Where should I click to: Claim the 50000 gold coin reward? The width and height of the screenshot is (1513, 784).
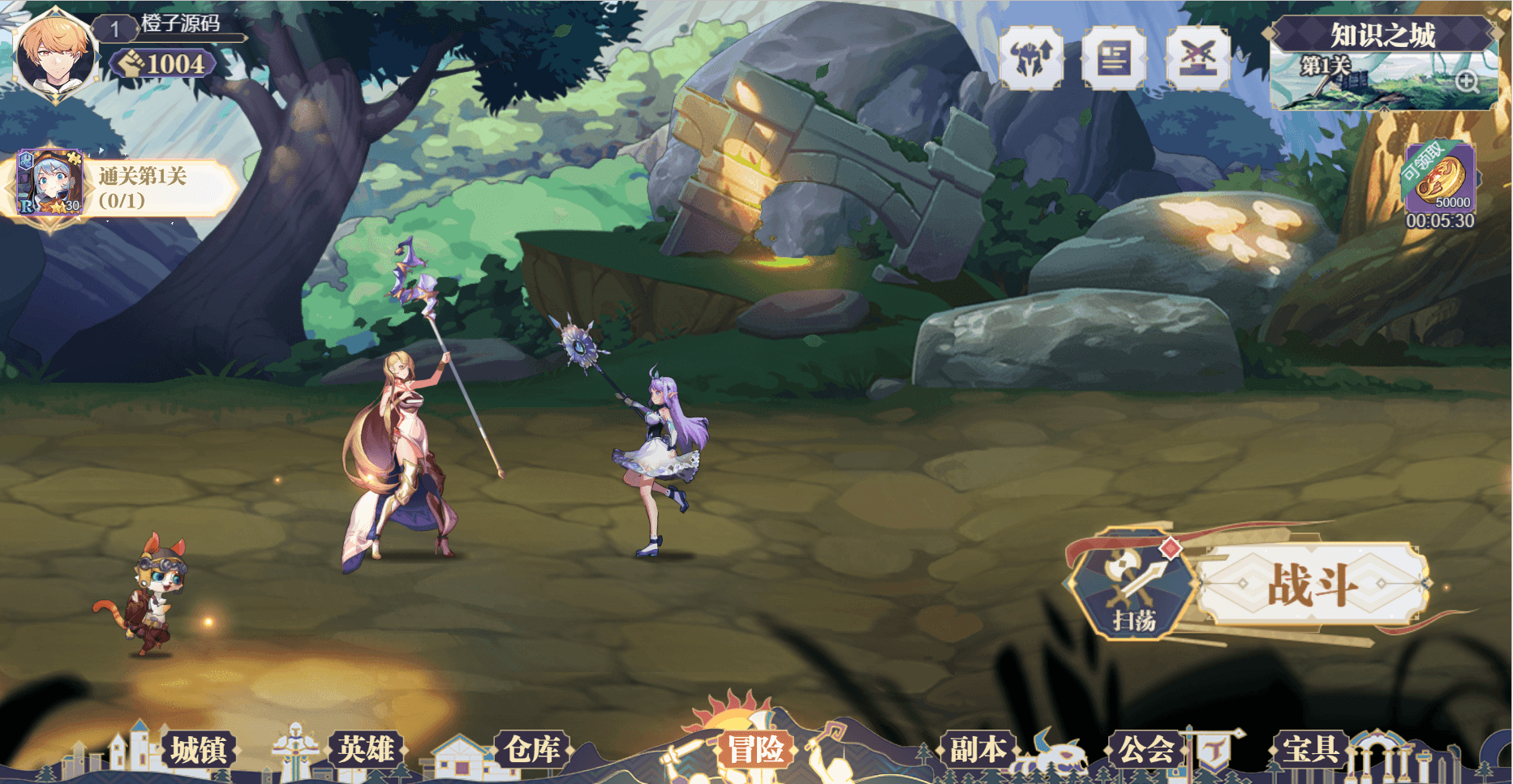[1440, 180]
